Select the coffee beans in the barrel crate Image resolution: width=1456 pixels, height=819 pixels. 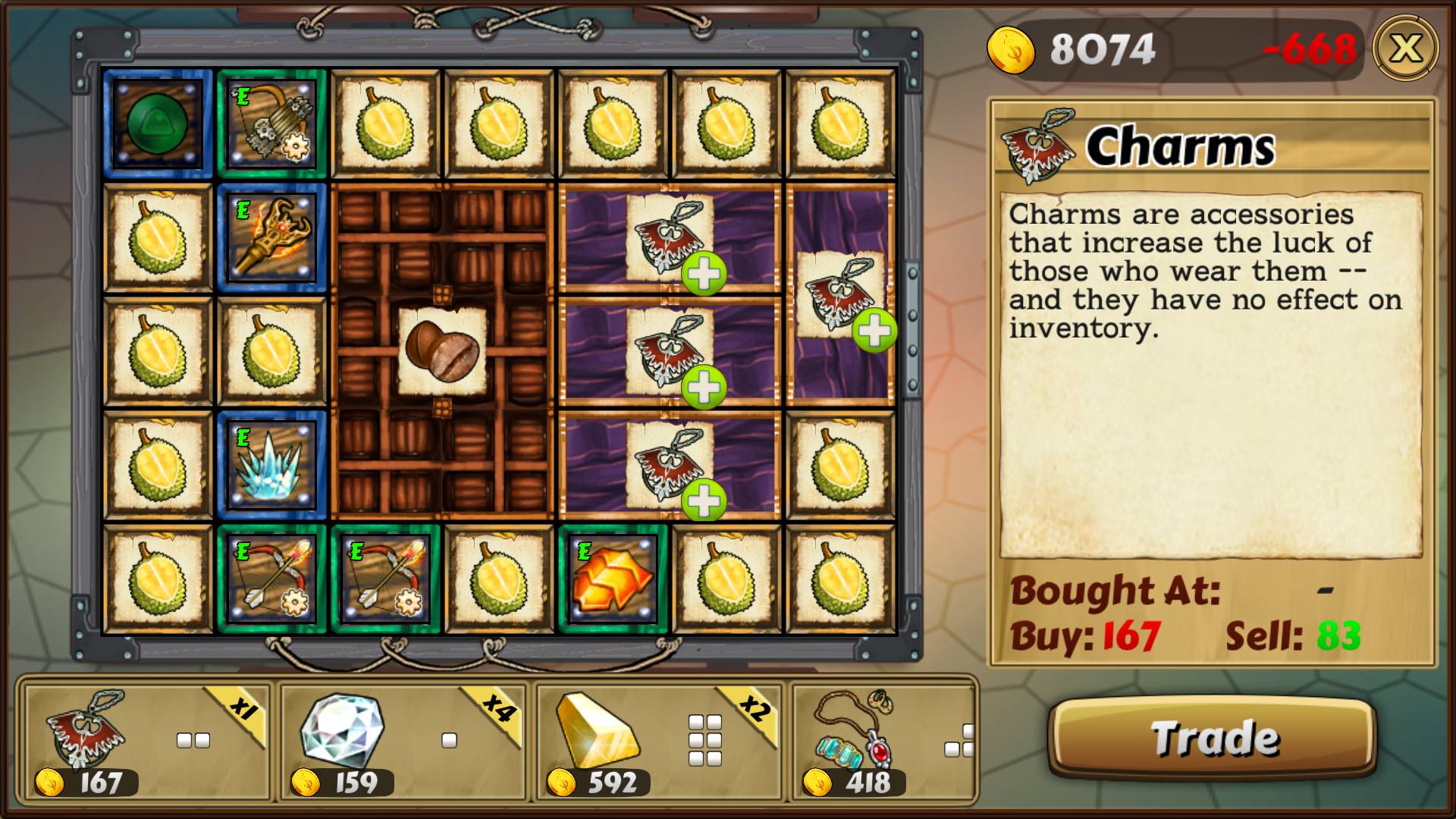pyautogui.click(x=442, y=351)
